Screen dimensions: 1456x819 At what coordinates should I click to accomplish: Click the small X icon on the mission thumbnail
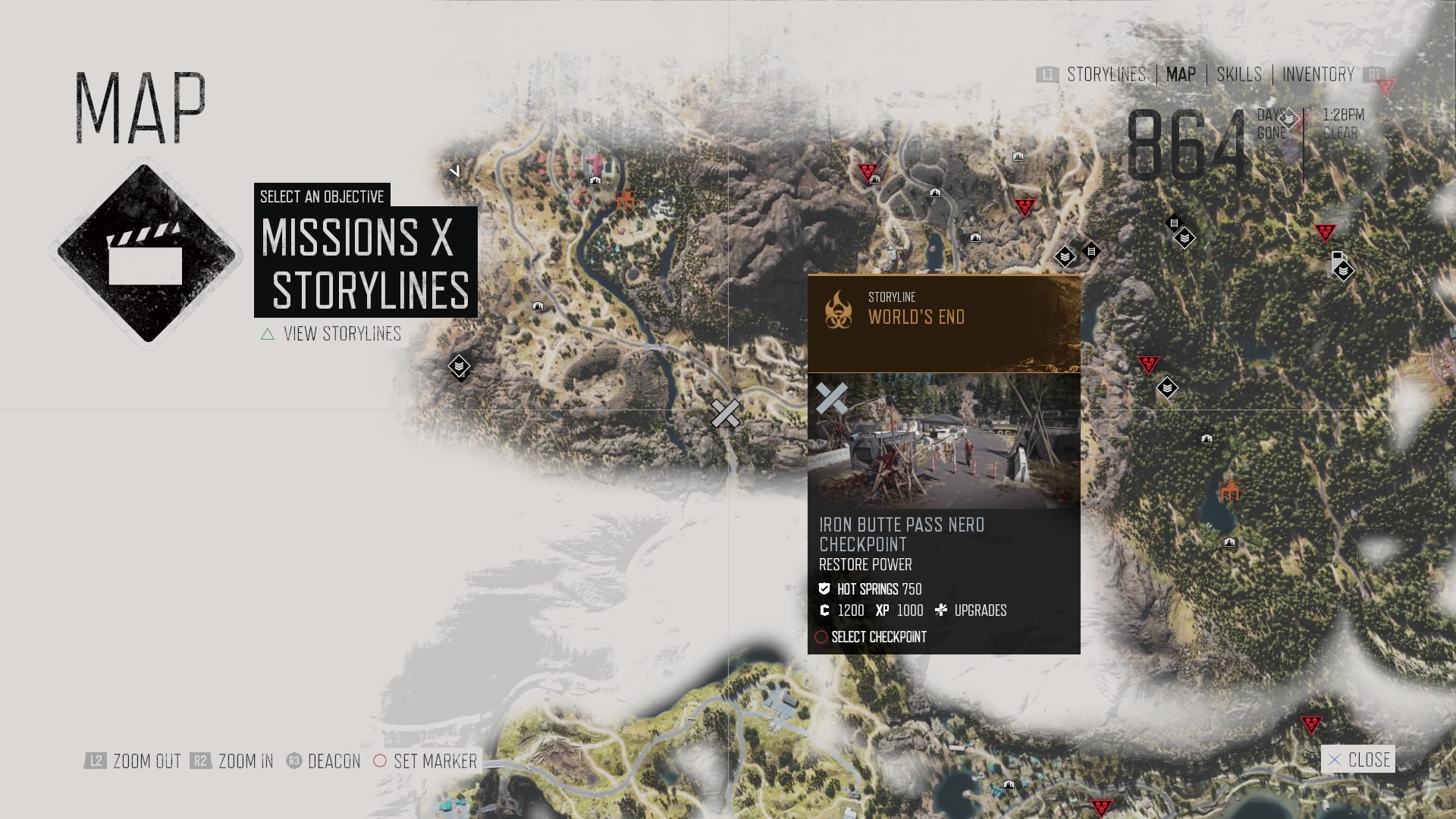tap(832, 397)
